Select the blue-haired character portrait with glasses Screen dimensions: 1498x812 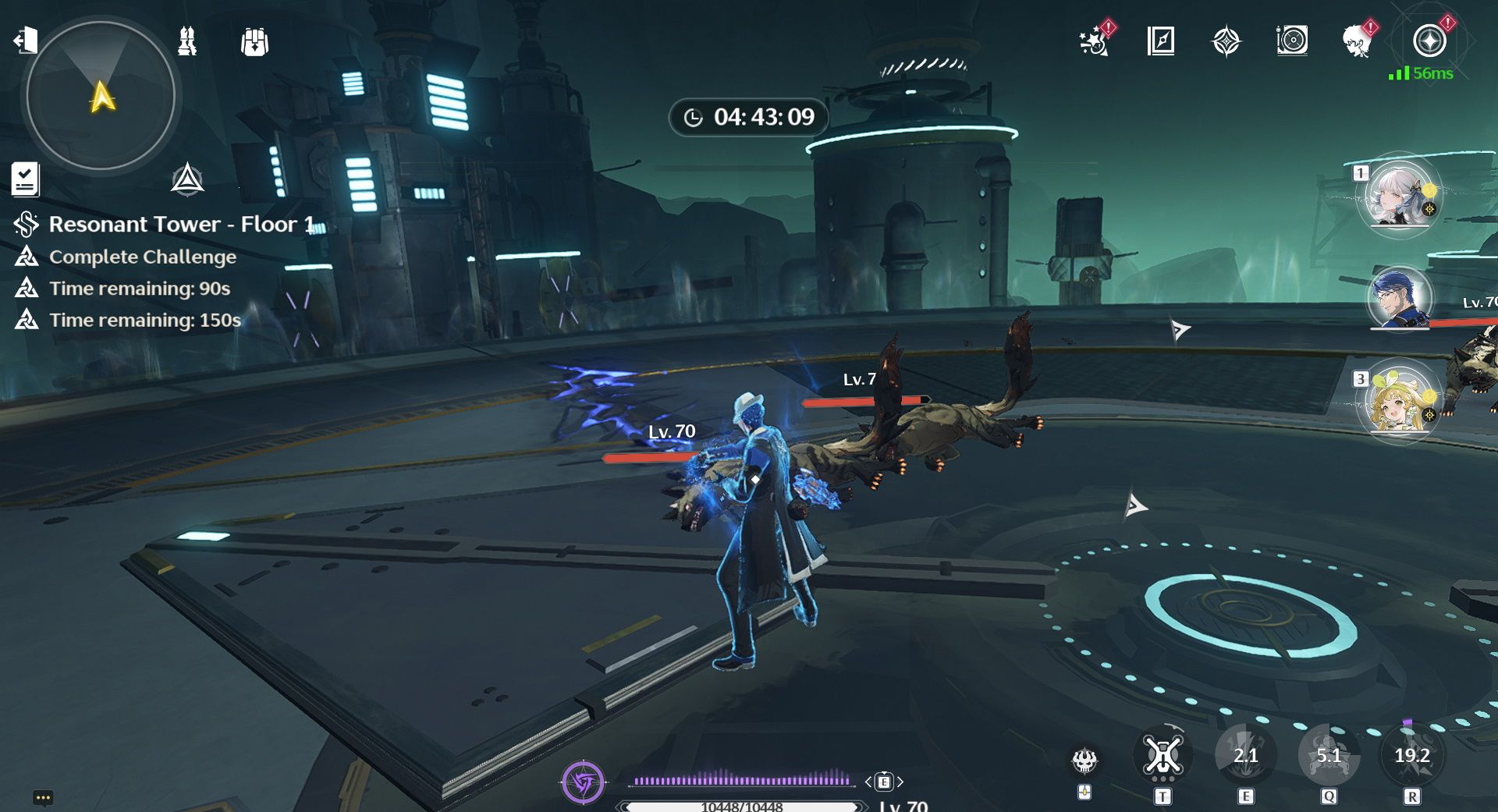click(1399, 298)
